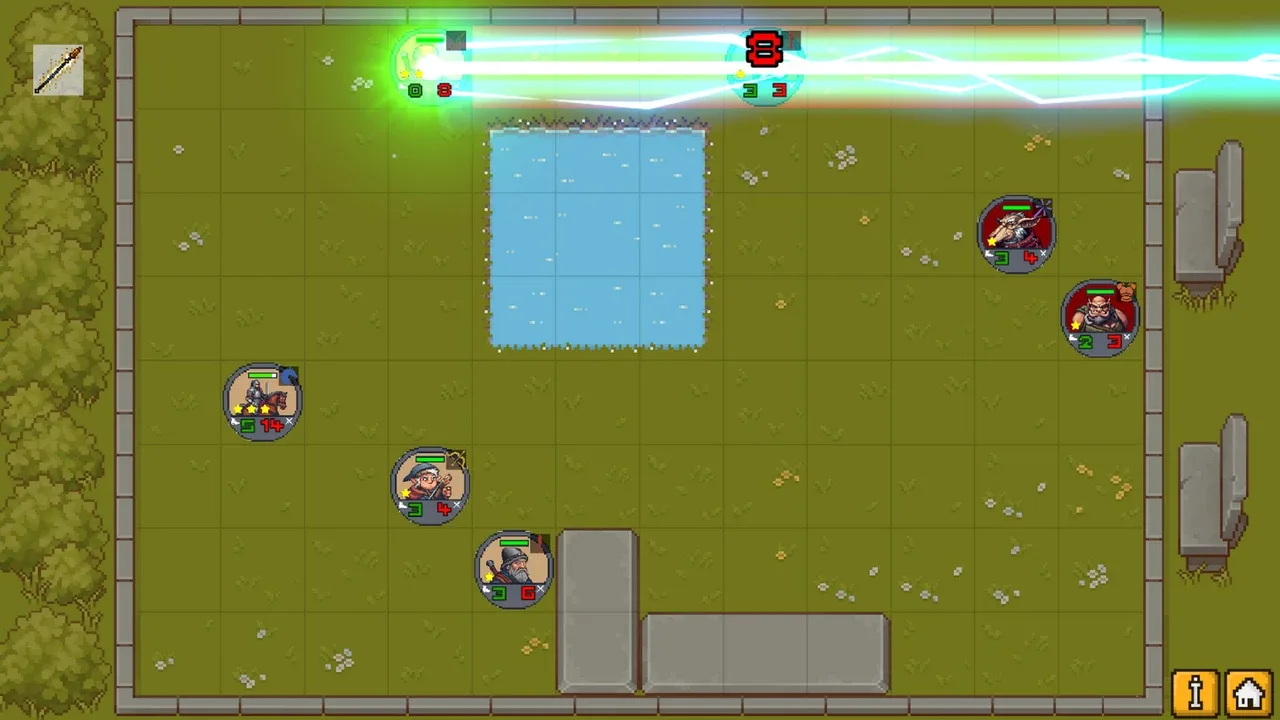The height and width of the screenshot is (720, 1280).
Task: Click the spear item icon
Action: click(58, 70)
